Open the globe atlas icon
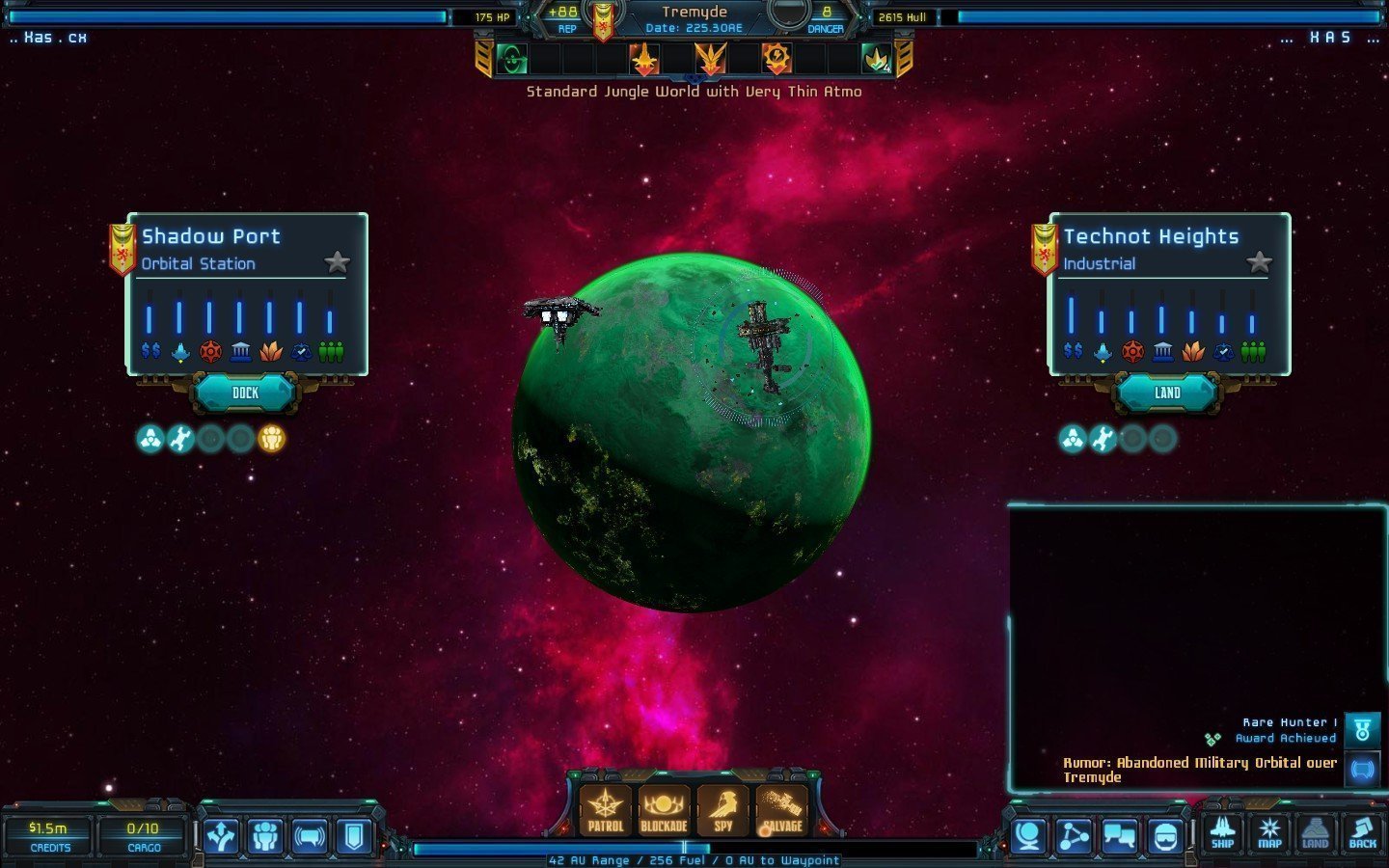 click(x=1028, y=836)
